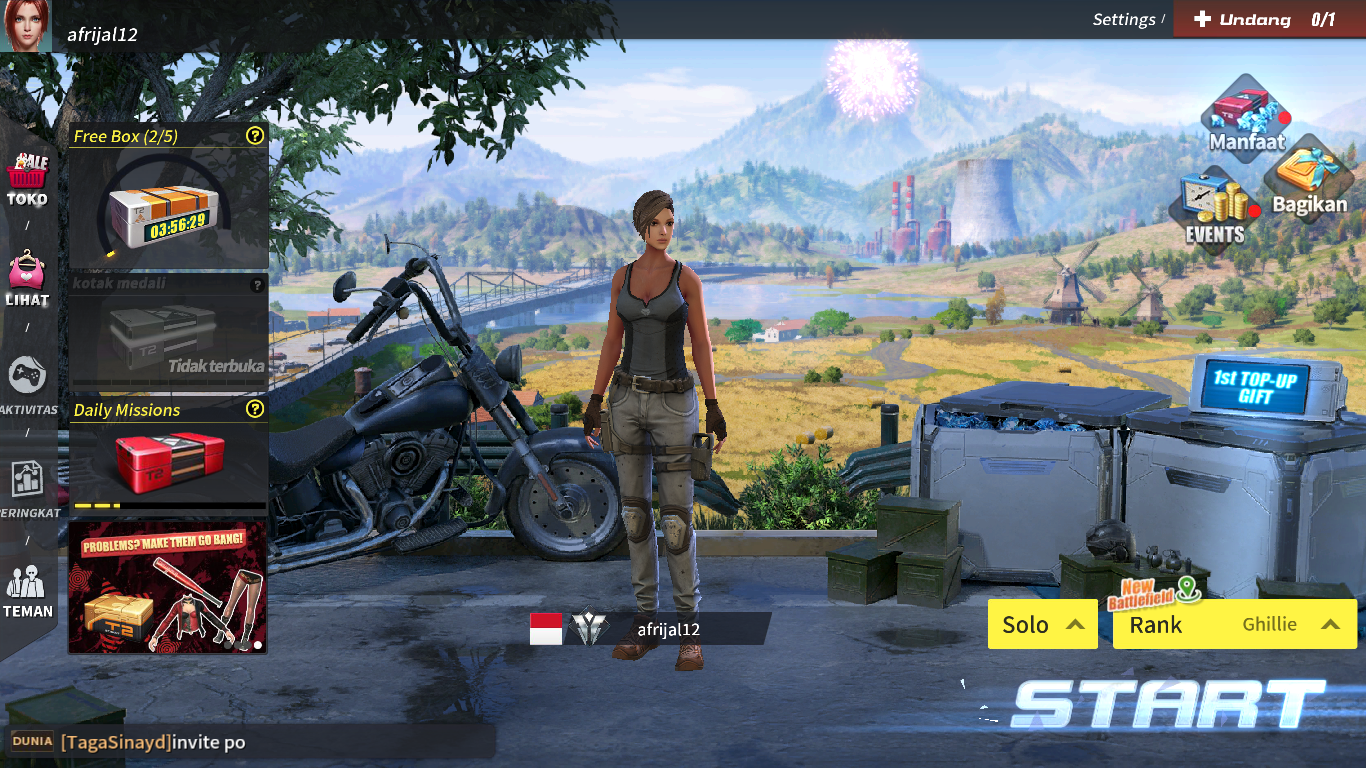Click the Free Box help question mark
The width and height of the screenshot is (1366, 768).
(256, 136)
